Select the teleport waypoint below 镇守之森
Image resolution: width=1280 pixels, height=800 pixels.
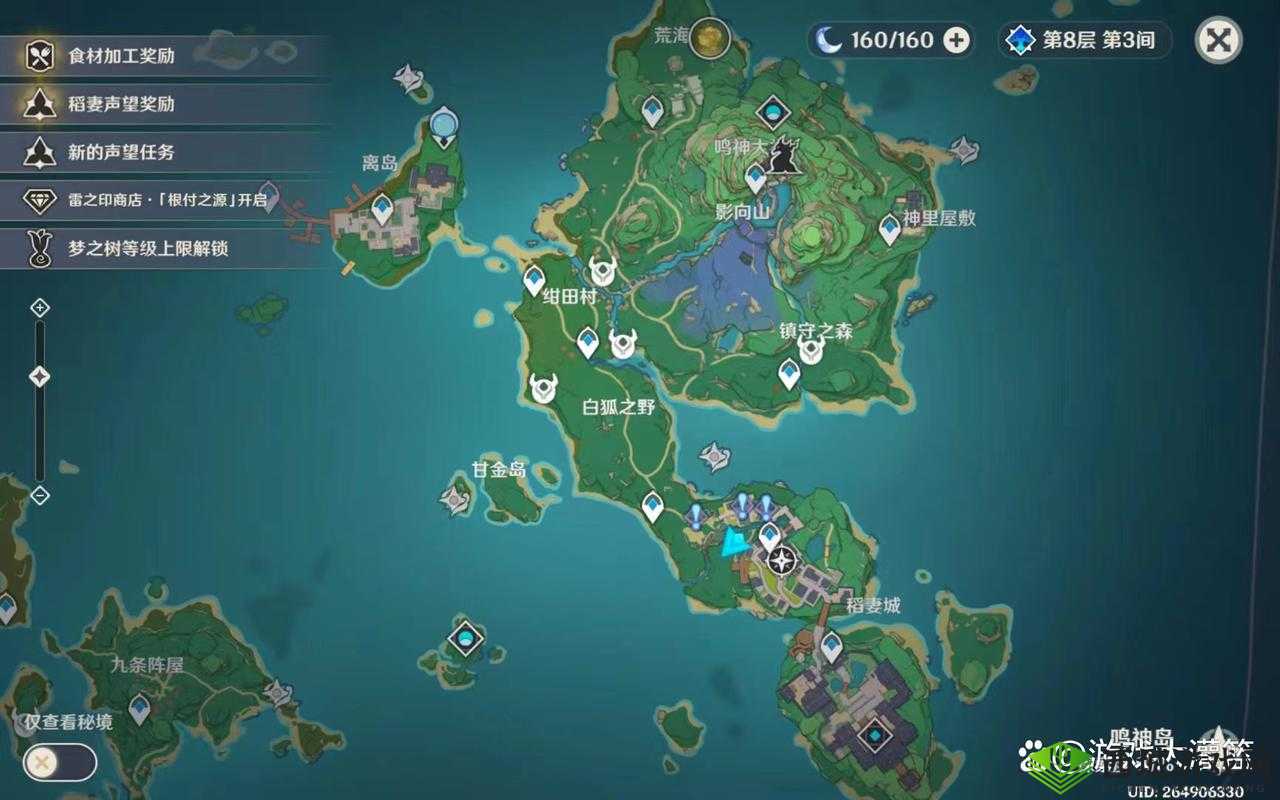(789, 374)
